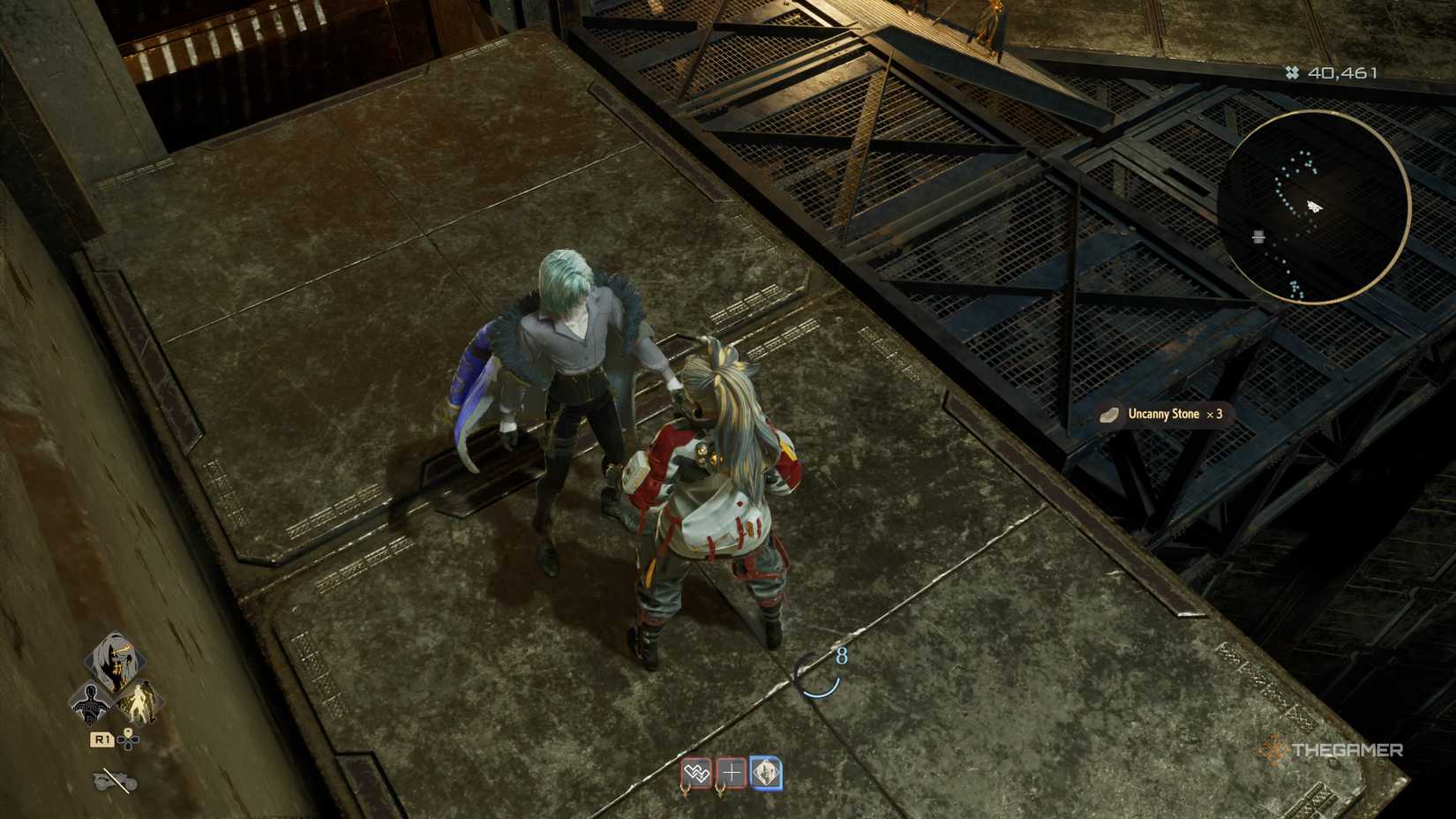Viewport: 1456px width, 819px height.
Task: Select the zigzag heart healing item slot
Action: point(695,771)
